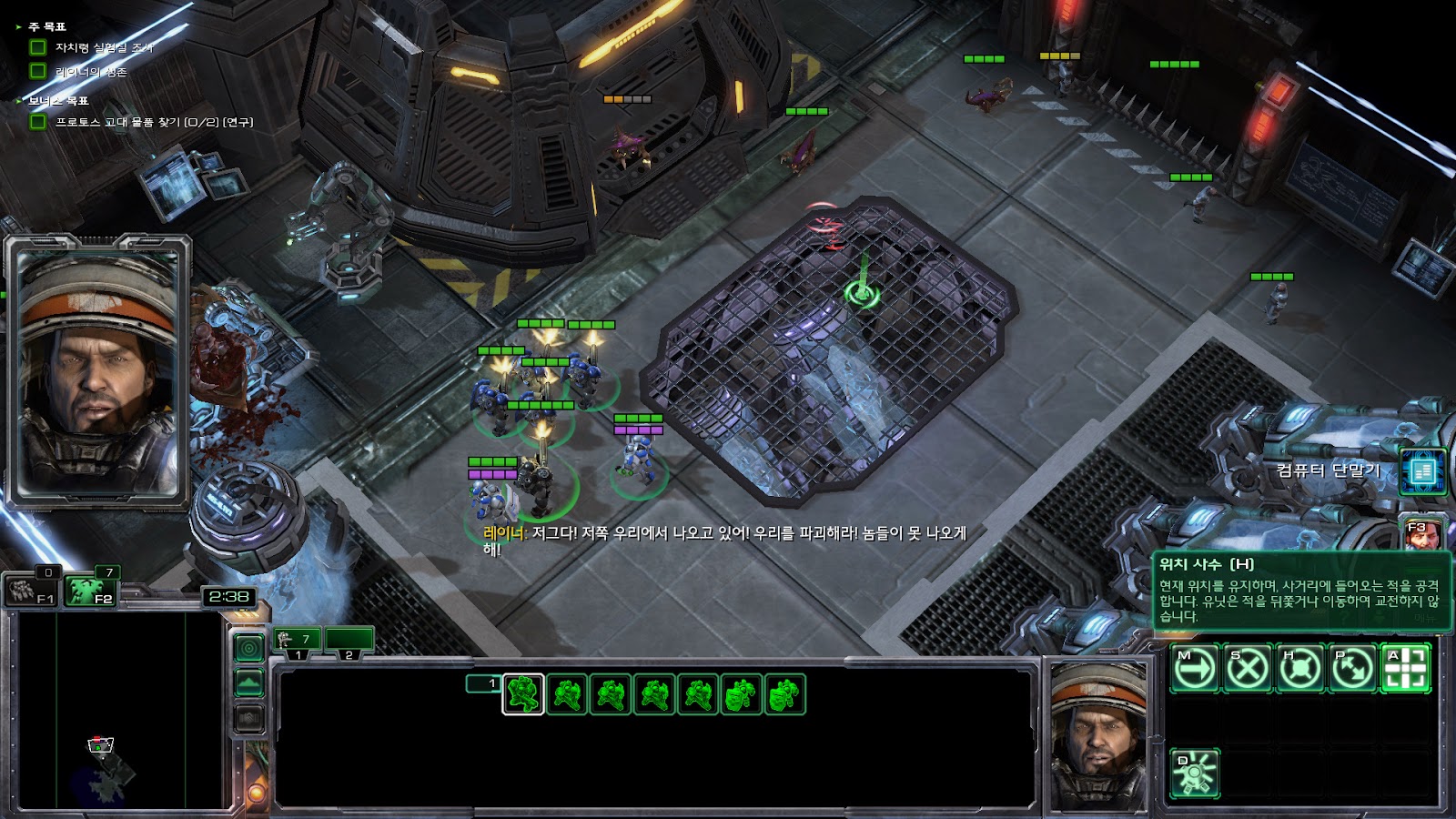Screen dimensions: 1456x819
Task: Click the Raynor hero F3 portrait button
Action: [1421, 535]
